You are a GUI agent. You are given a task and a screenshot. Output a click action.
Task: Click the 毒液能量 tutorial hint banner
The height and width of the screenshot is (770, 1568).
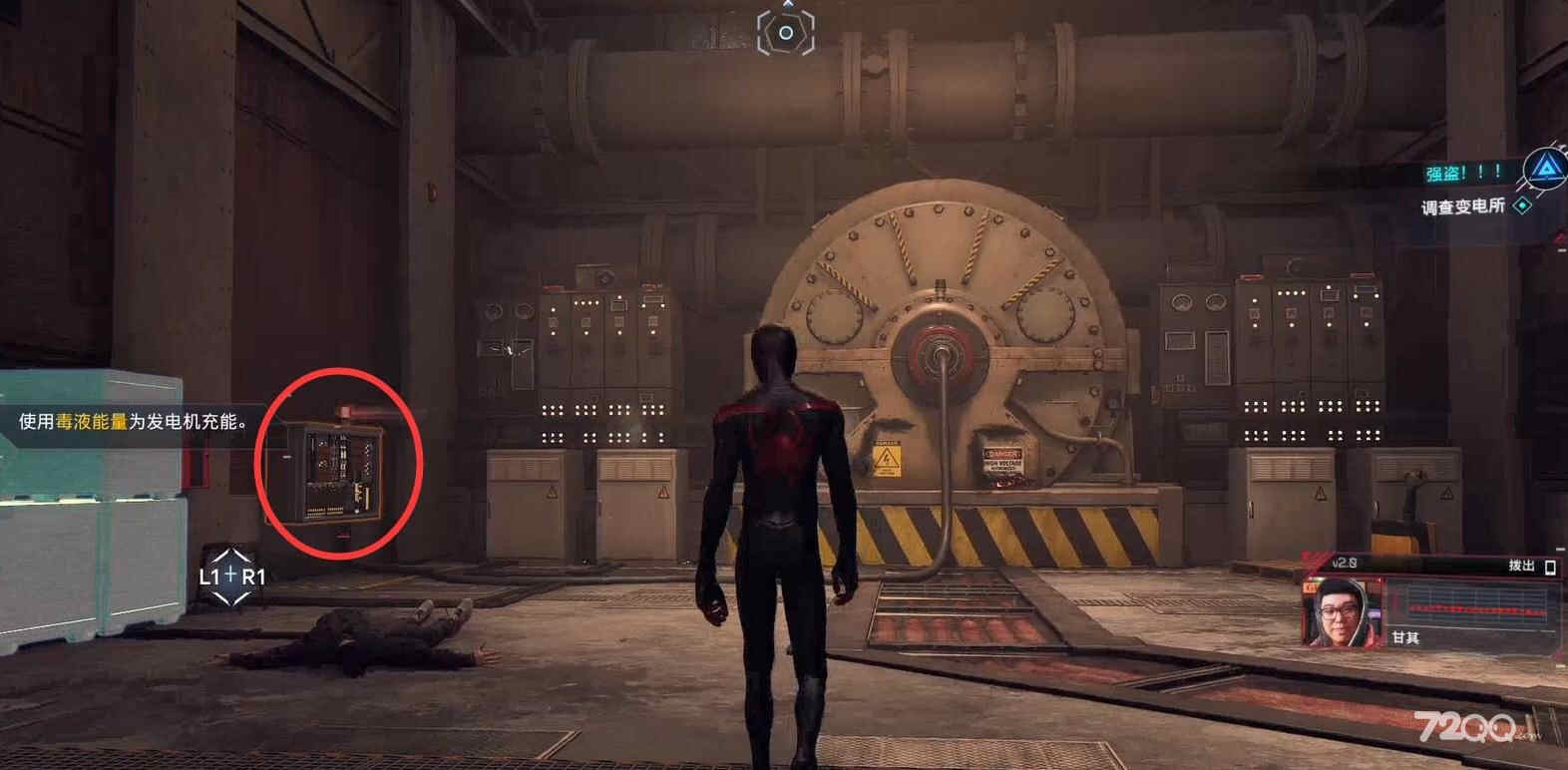132,422
